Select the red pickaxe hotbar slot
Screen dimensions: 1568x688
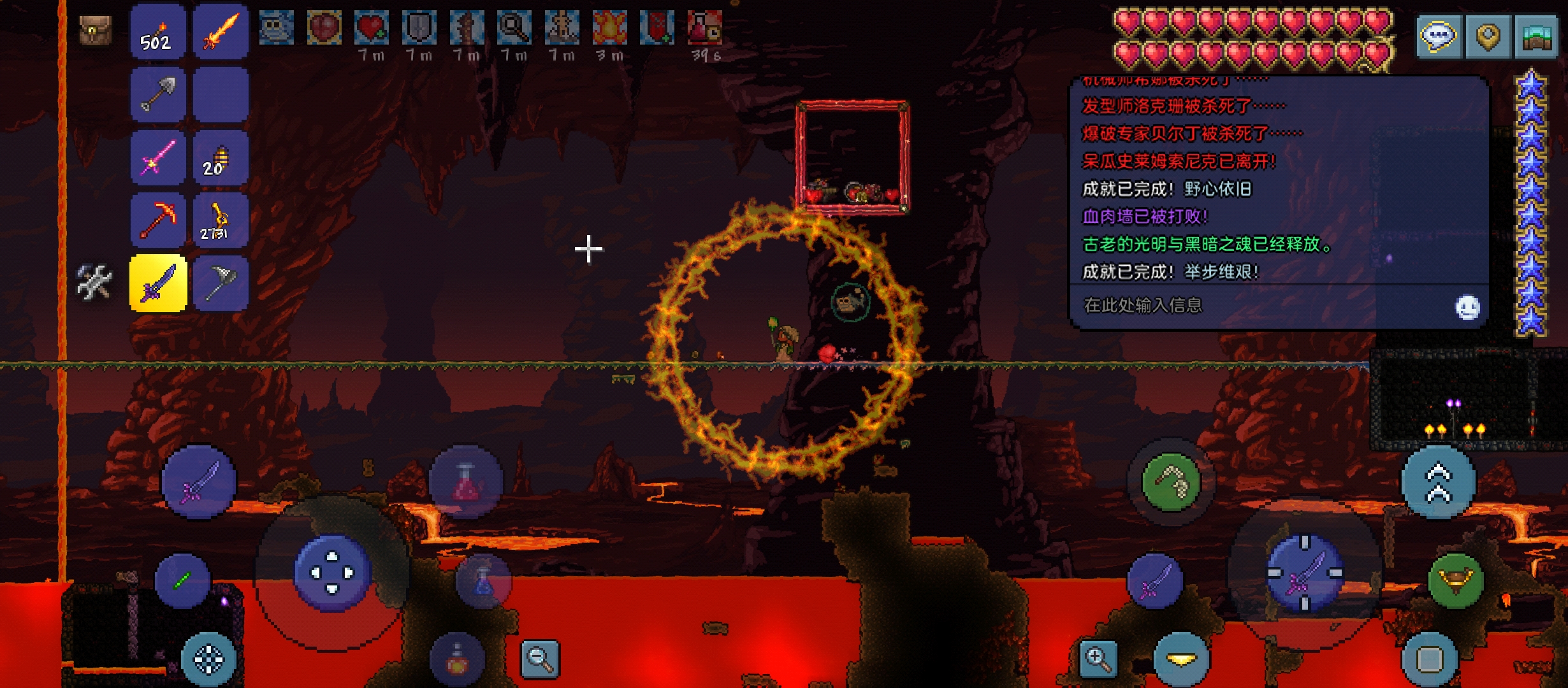coord(158,220)
